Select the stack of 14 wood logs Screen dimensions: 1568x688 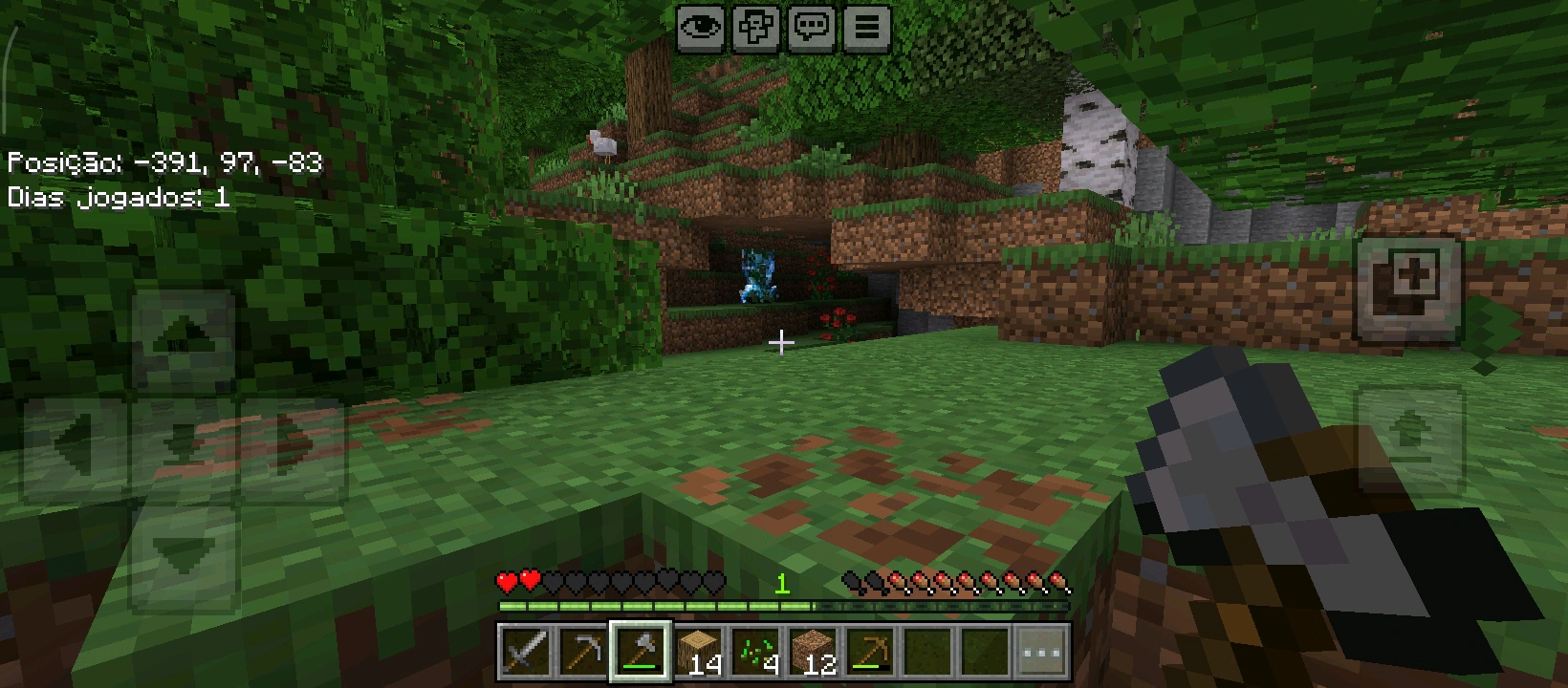point(698,652)
